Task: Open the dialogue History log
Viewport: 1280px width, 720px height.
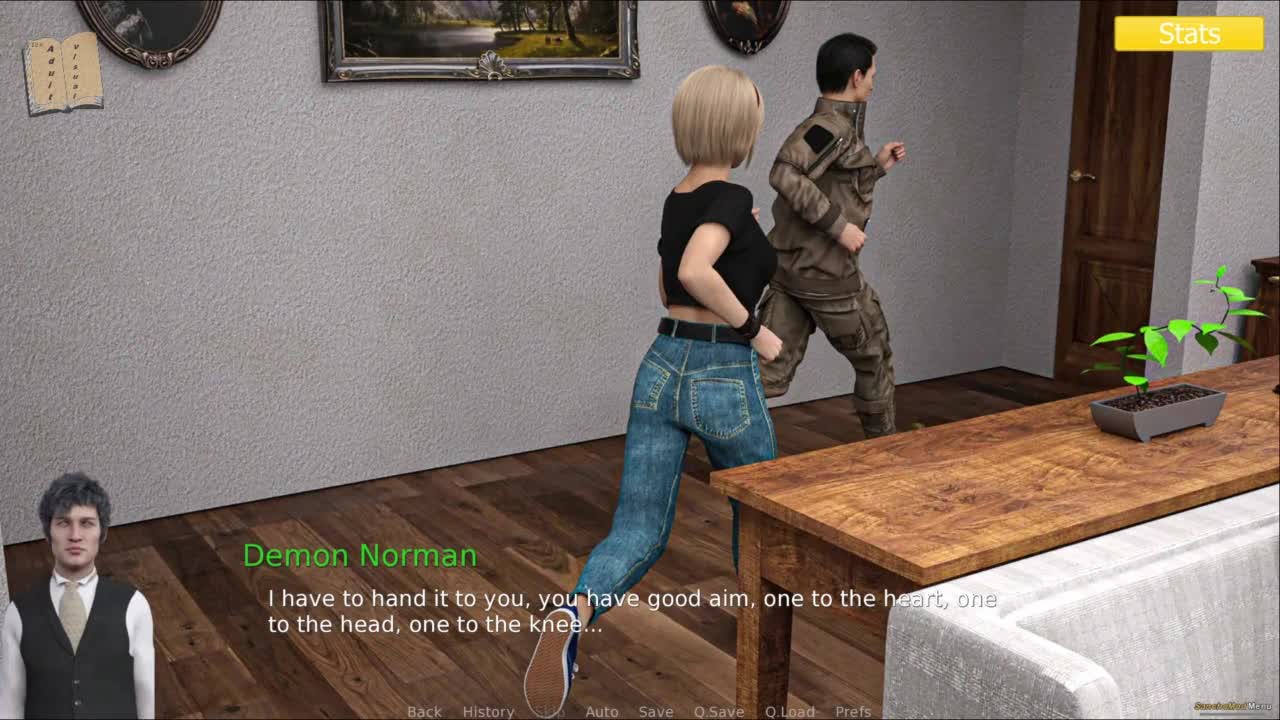Action: (488, 711)
